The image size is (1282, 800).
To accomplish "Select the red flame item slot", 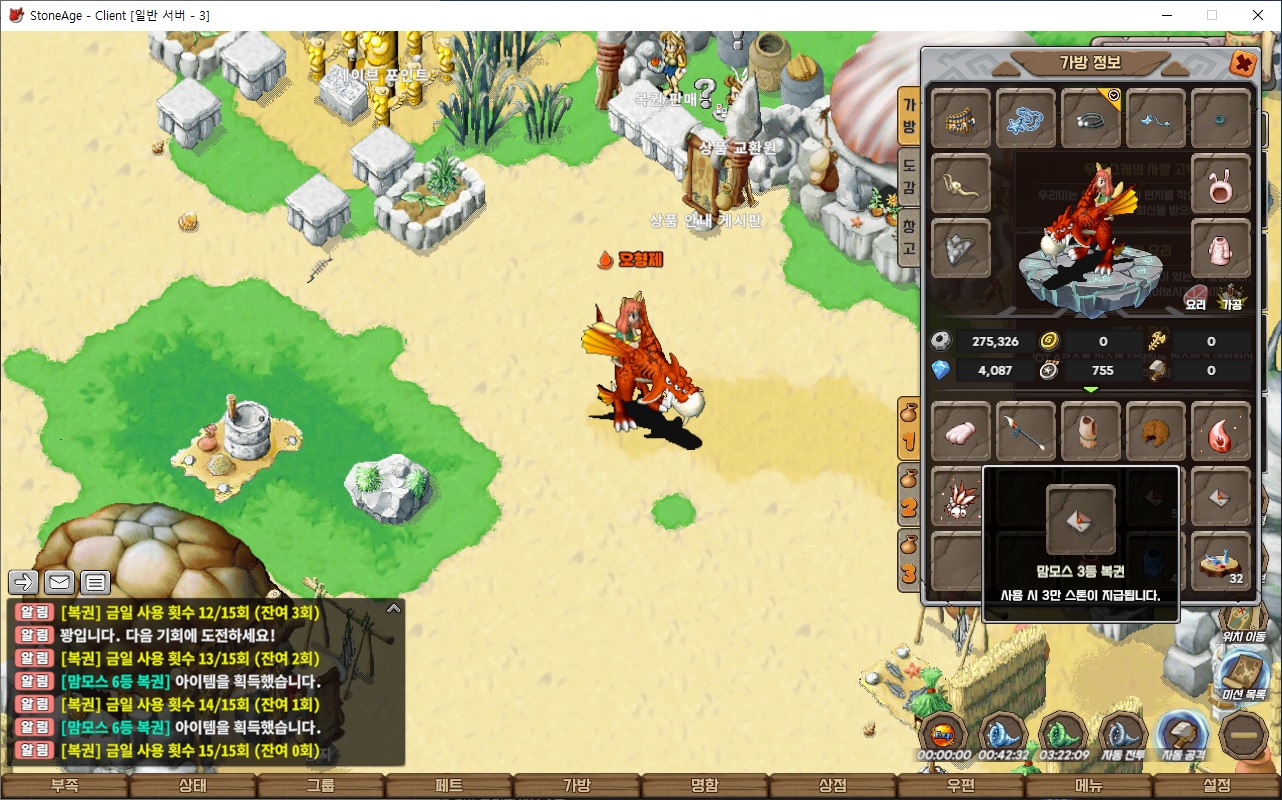I will click(x=1221, y=432).
